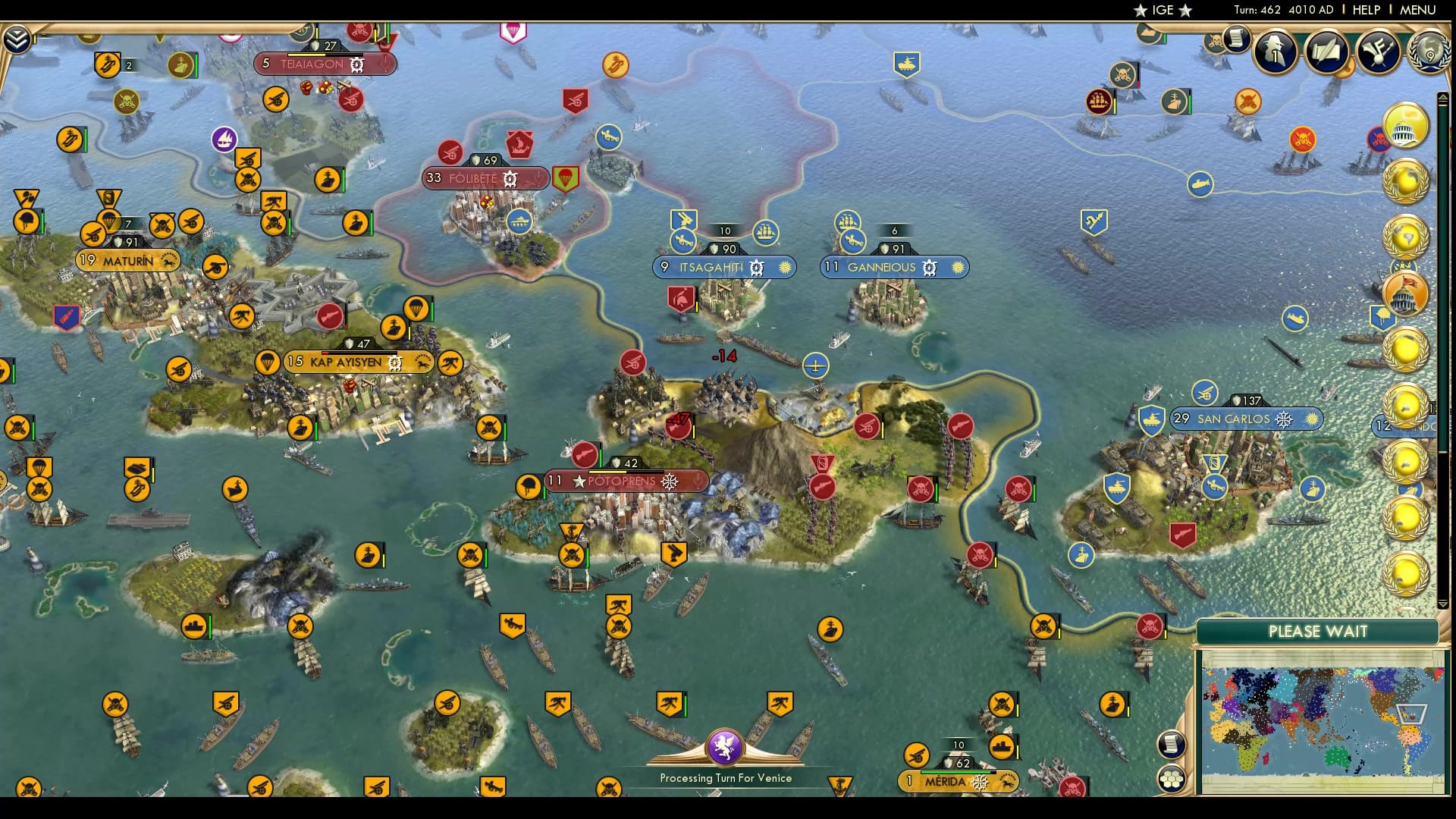The image size is (1456, 819).
Task: Click Teiaiagon's yellow growth progress bar
Action: click(306, 55)
